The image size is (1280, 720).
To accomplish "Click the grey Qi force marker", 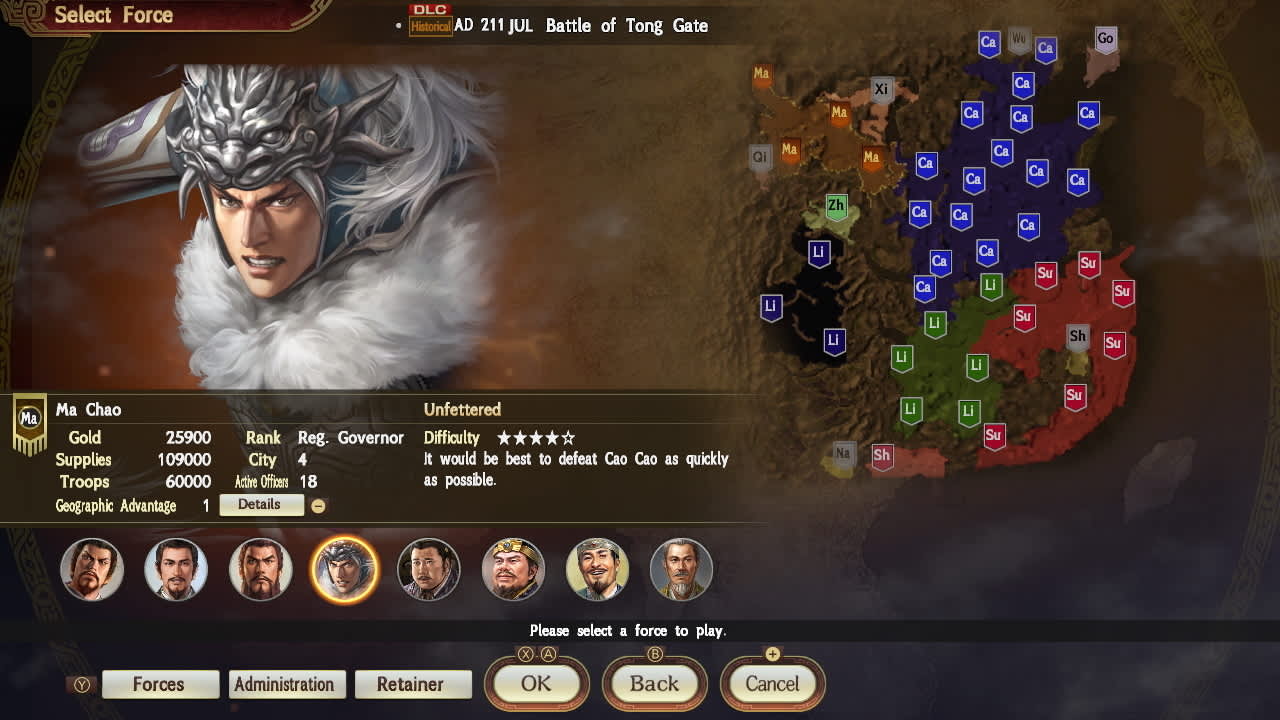I will 759,157.
